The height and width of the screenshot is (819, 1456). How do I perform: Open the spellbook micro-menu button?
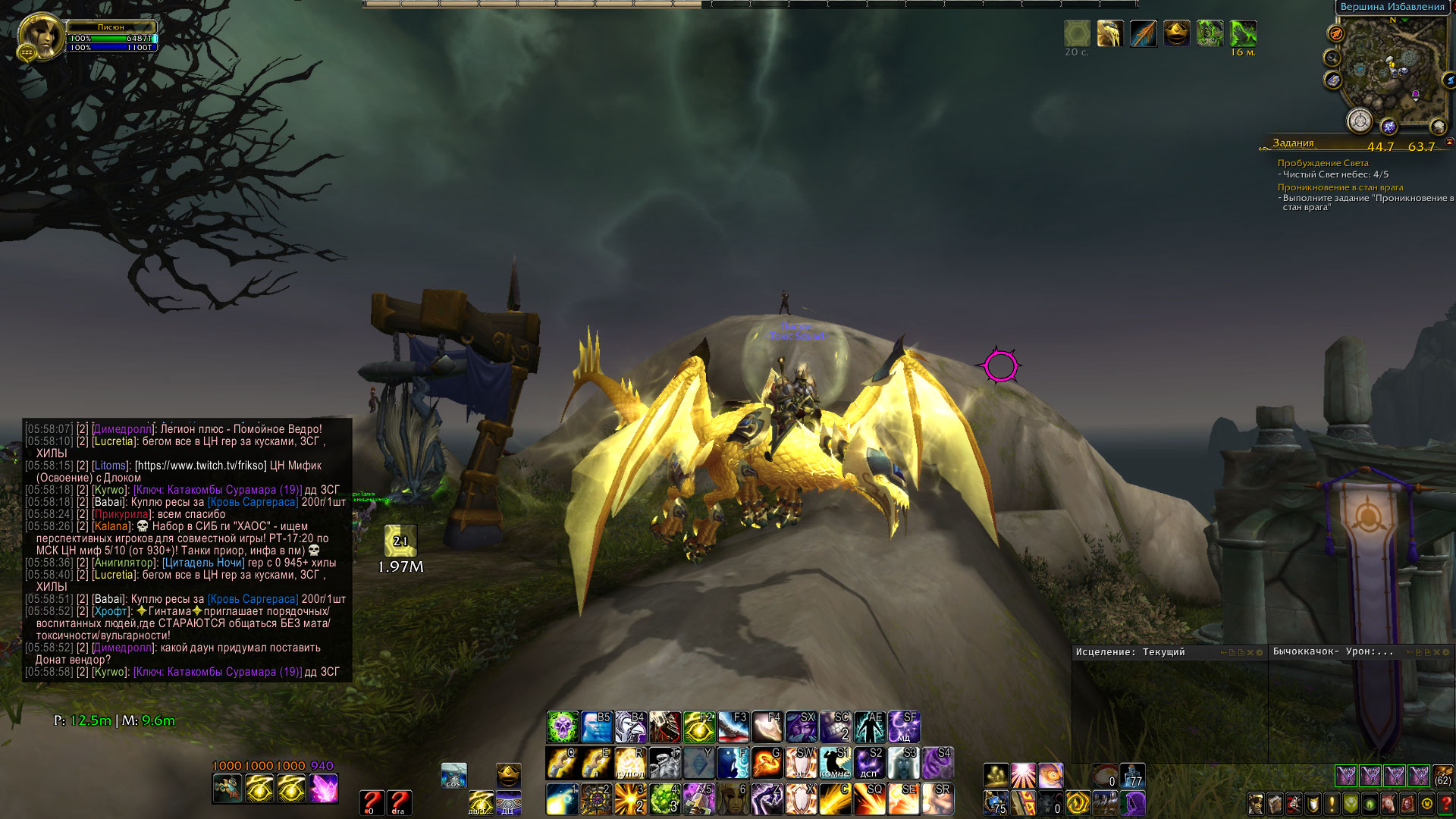(x=1276, y=803)
